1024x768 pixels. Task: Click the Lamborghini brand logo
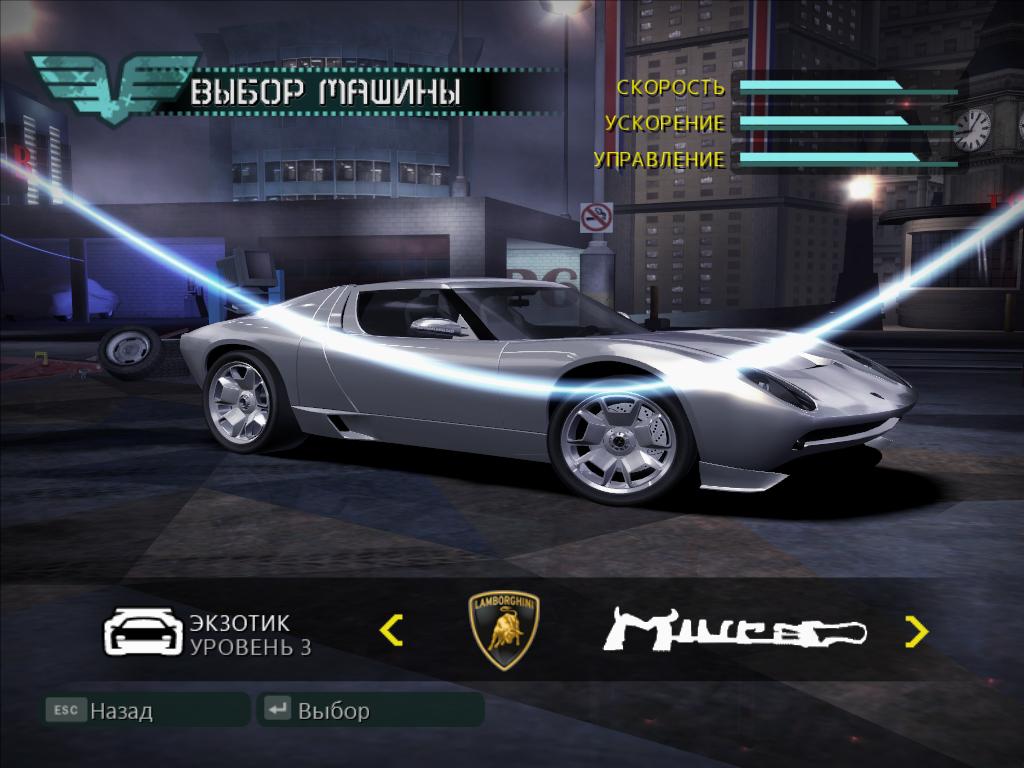504,630
